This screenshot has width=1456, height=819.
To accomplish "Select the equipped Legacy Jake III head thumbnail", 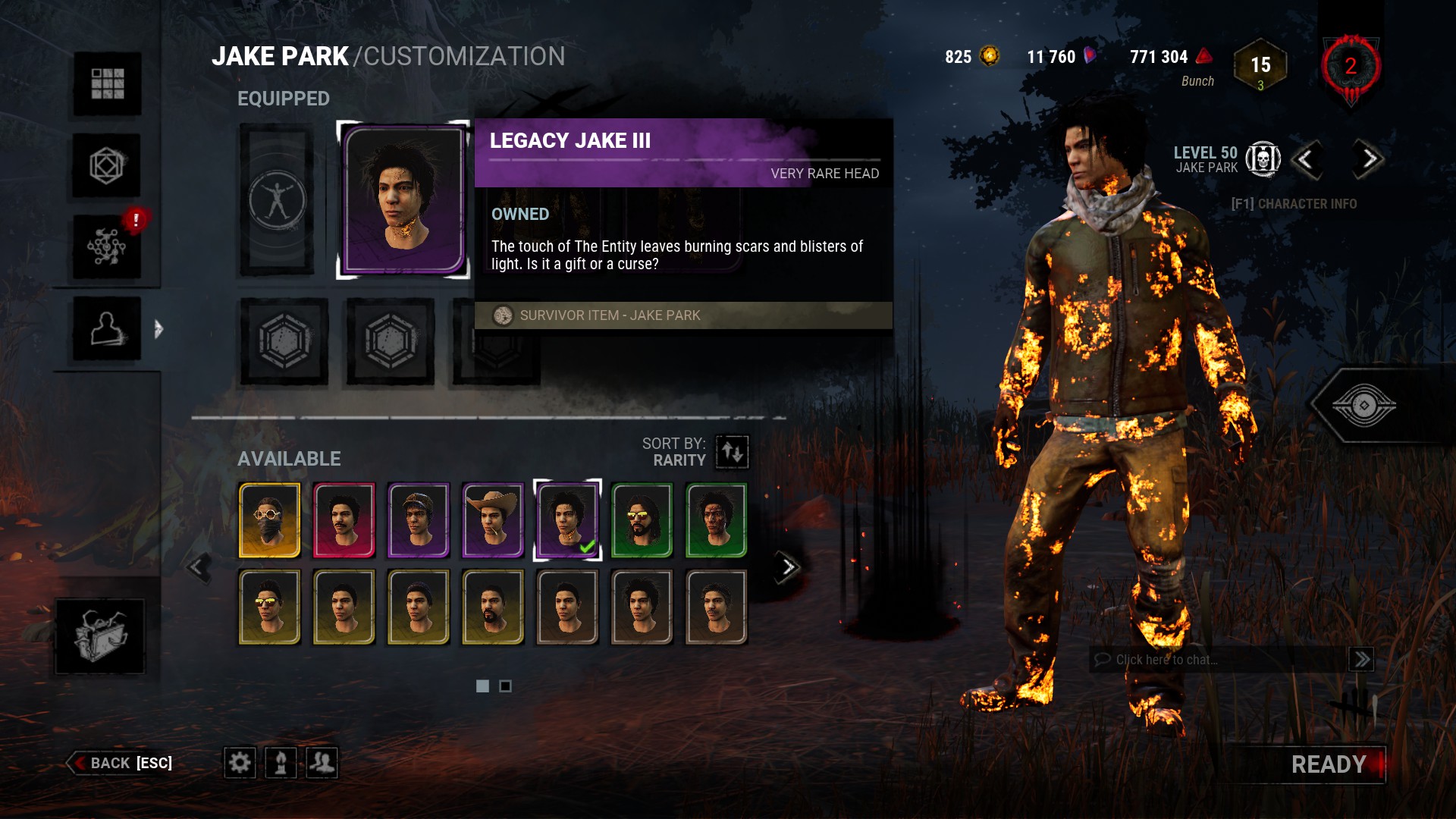I will click(402, 198).
